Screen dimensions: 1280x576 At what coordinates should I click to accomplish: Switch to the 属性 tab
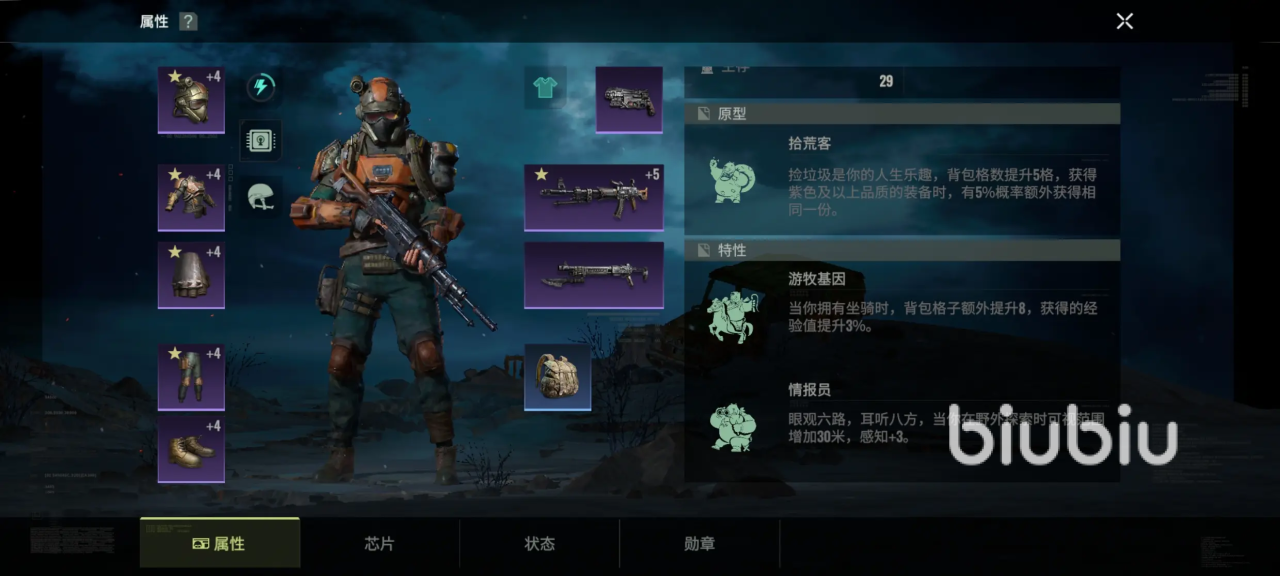(220, 544)
